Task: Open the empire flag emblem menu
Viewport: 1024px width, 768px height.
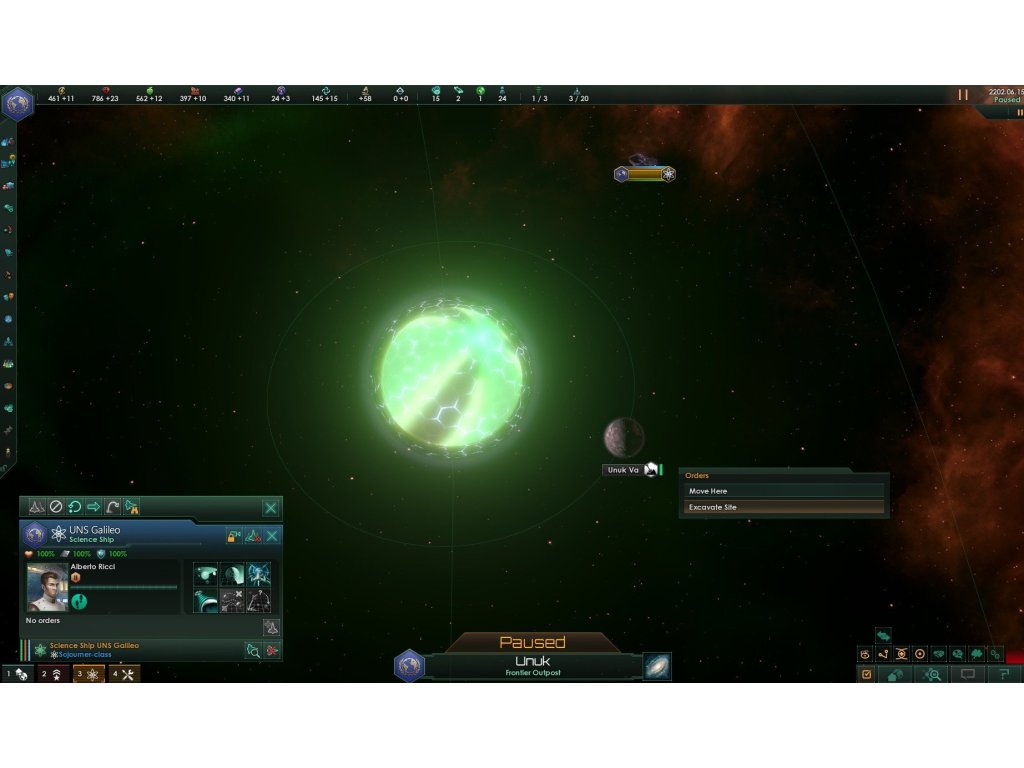Action: click(16, 103)
